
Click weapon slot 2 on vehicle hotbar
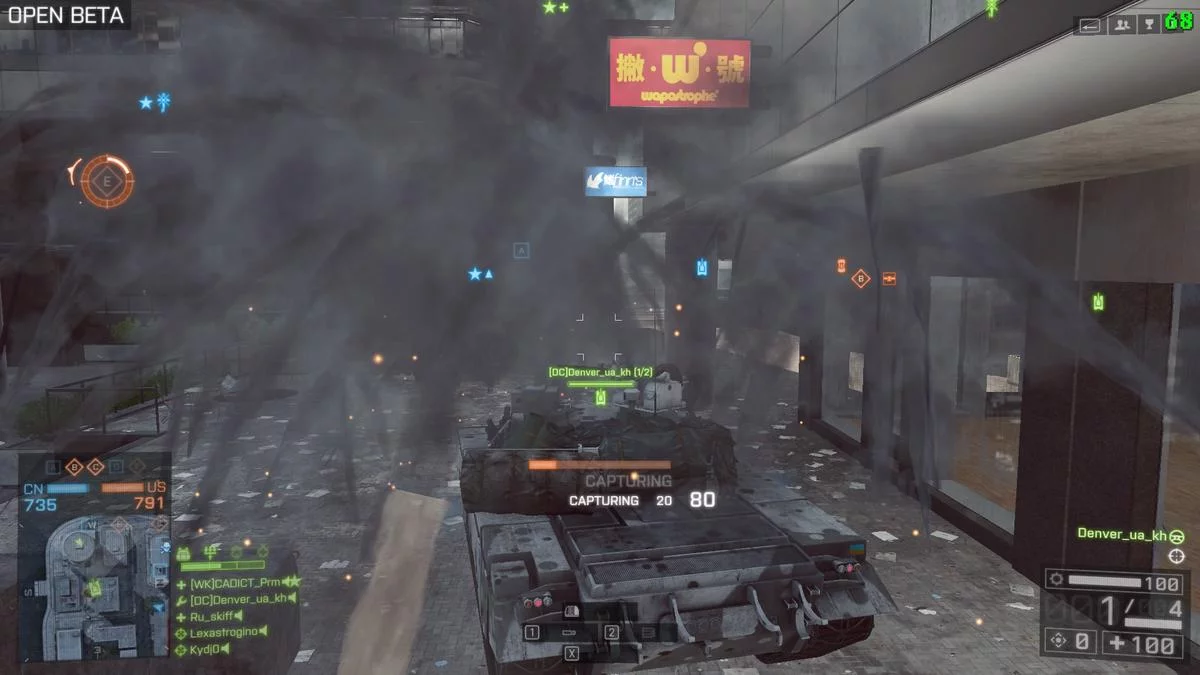coord(611,632)
